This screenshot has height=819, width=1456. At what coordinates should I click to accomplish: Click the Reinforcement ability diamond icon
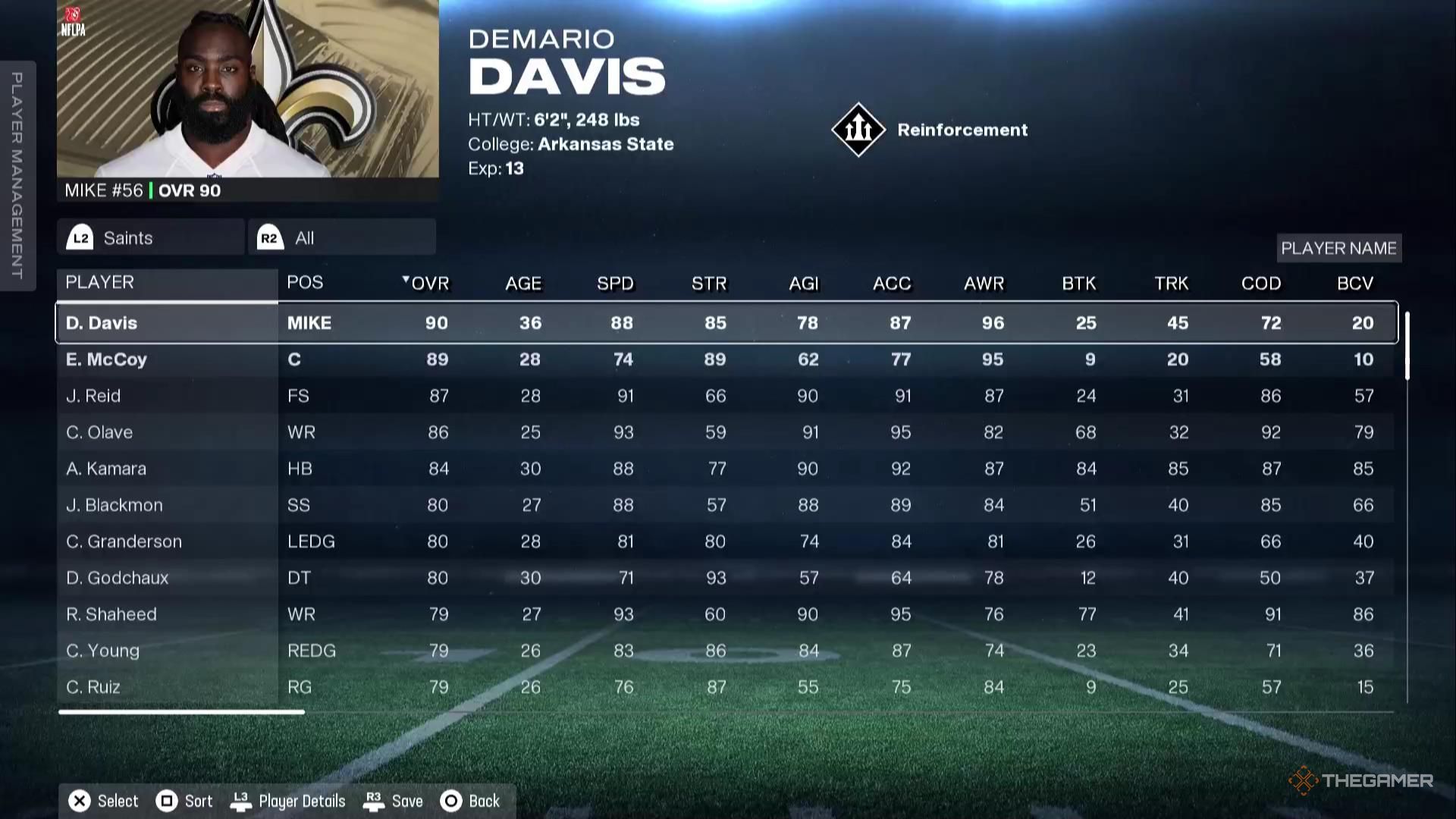tap(858, 129)
